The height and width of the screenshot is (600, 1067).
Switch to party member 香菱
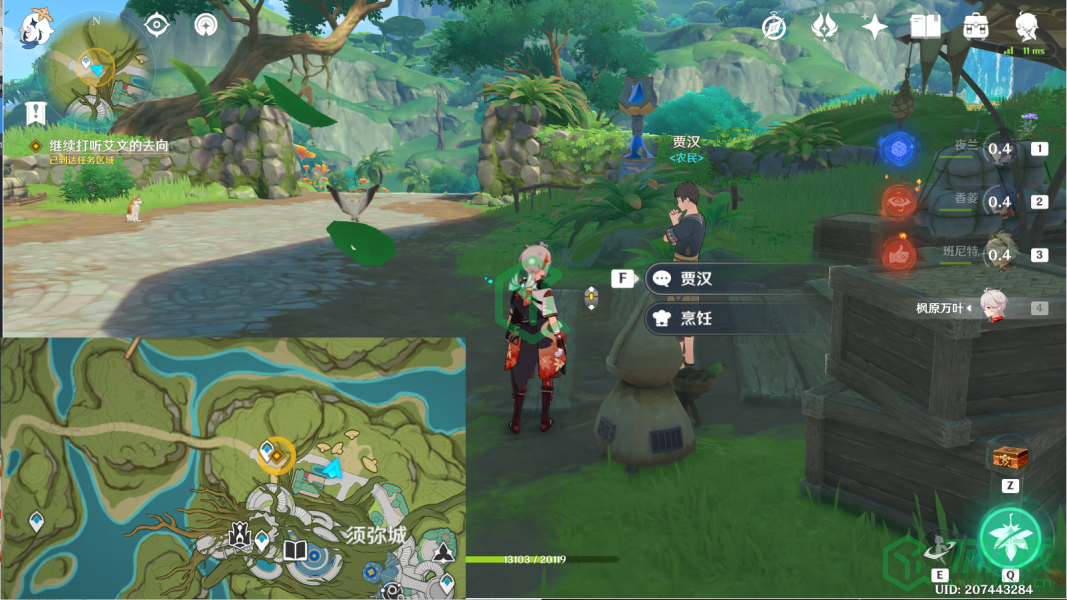click(x=999, y=202)
